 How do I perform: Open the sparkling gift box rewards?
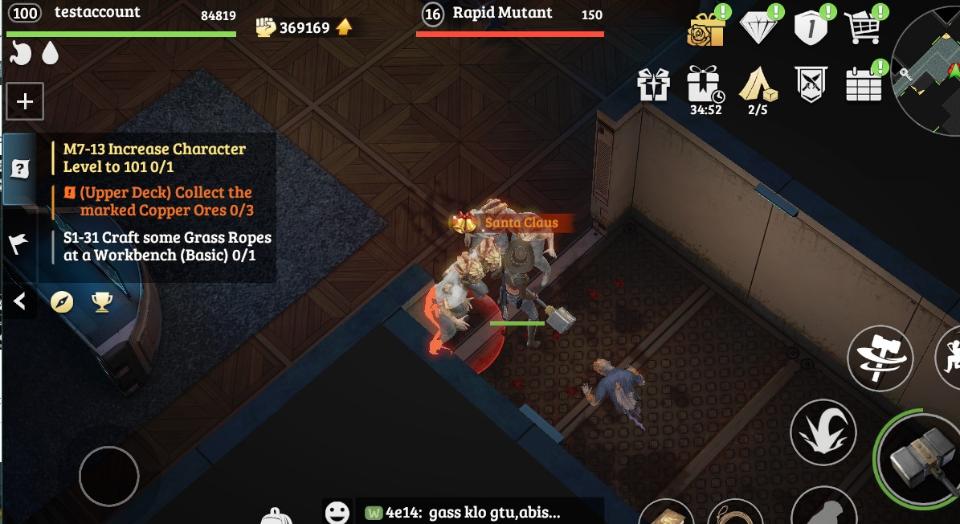coord(653,84)
